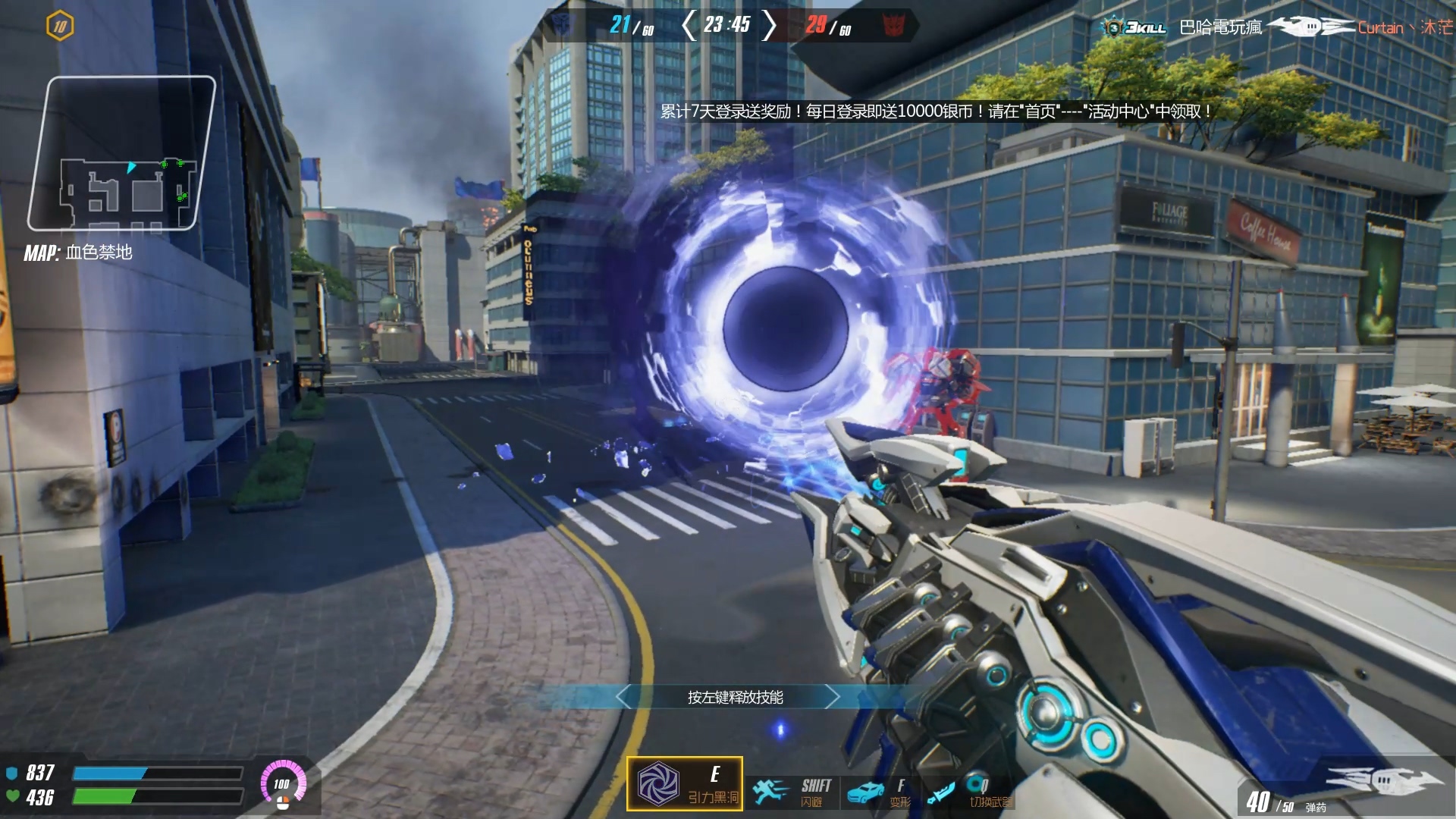This screenshot has height=819, width=1456.
Task: Choose the switch weapon (切换武器) knife icon
Action: [940, 793]
